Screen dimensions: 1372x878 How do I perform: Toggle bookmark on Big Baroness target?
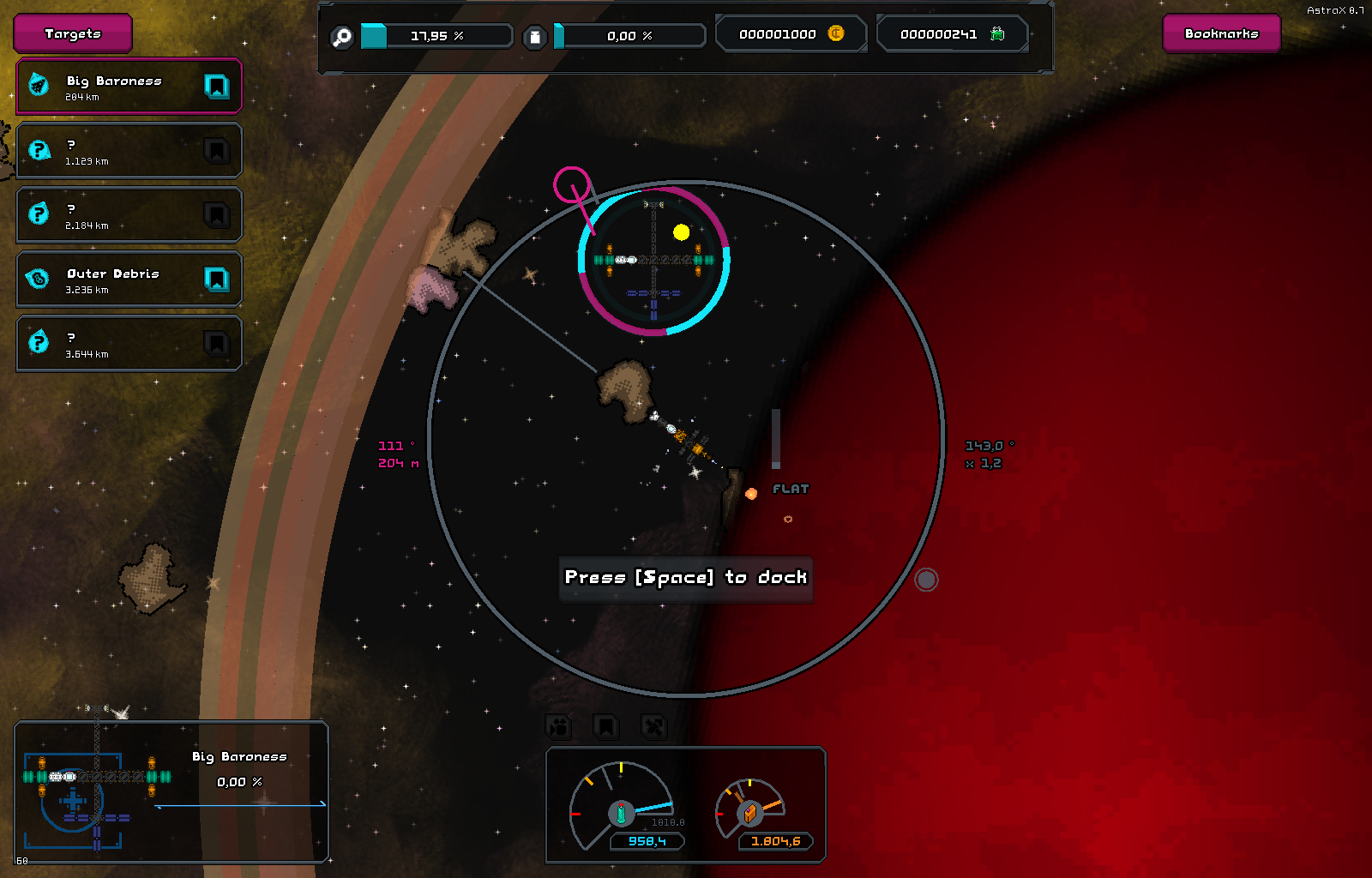pyautogui.click(x=216, y=86)
